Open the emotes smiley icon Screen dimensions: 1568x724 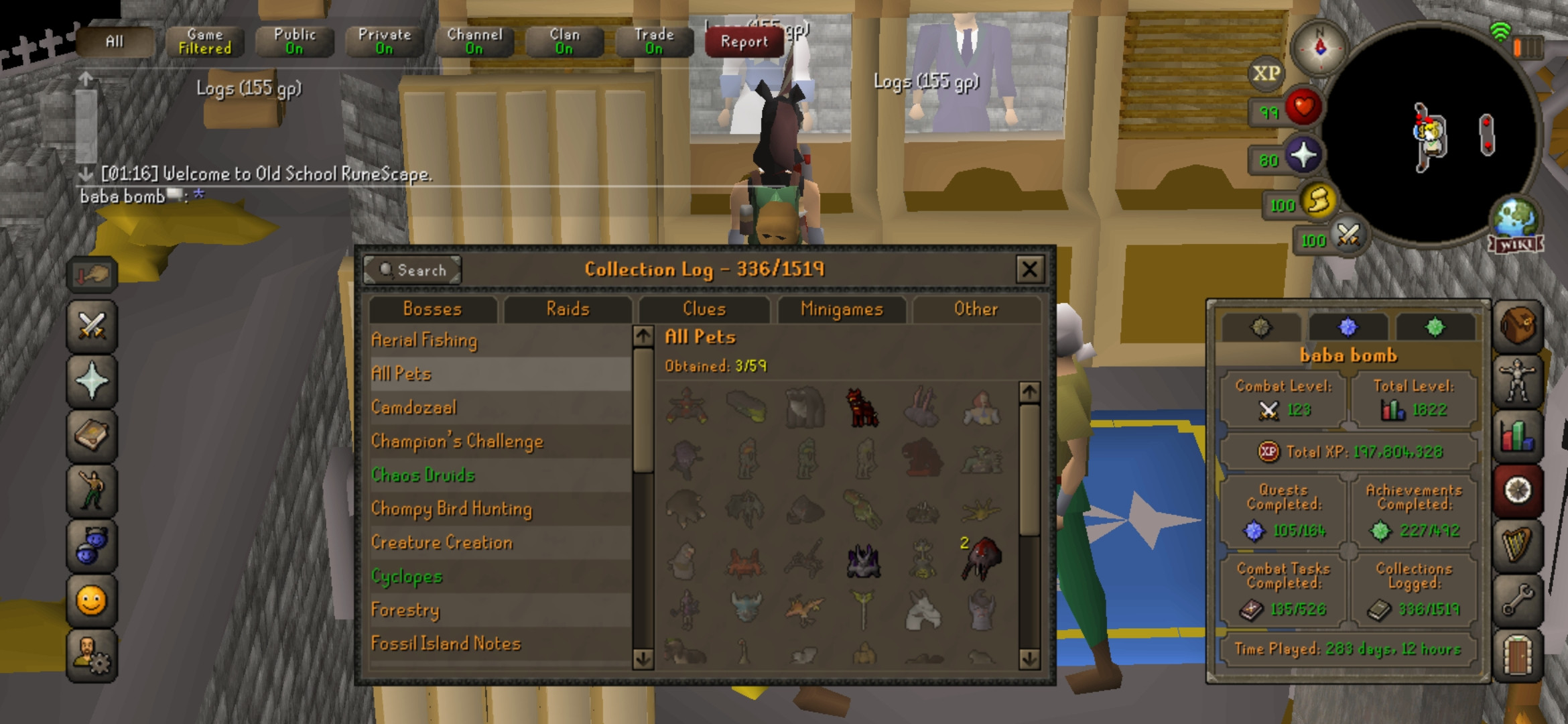91,600
